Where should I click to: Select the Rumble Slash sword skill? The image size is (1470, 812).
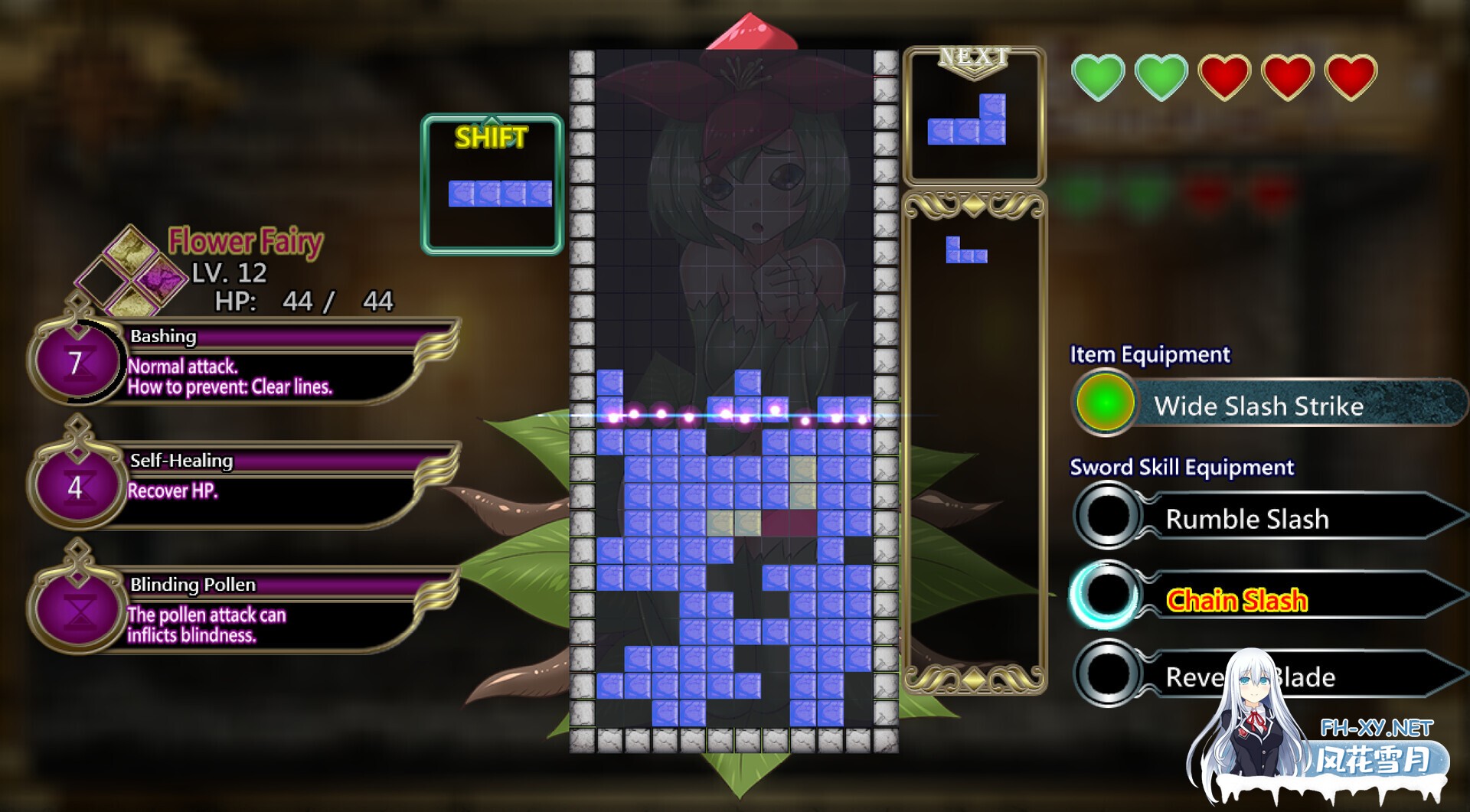[x=1246, y=519]
